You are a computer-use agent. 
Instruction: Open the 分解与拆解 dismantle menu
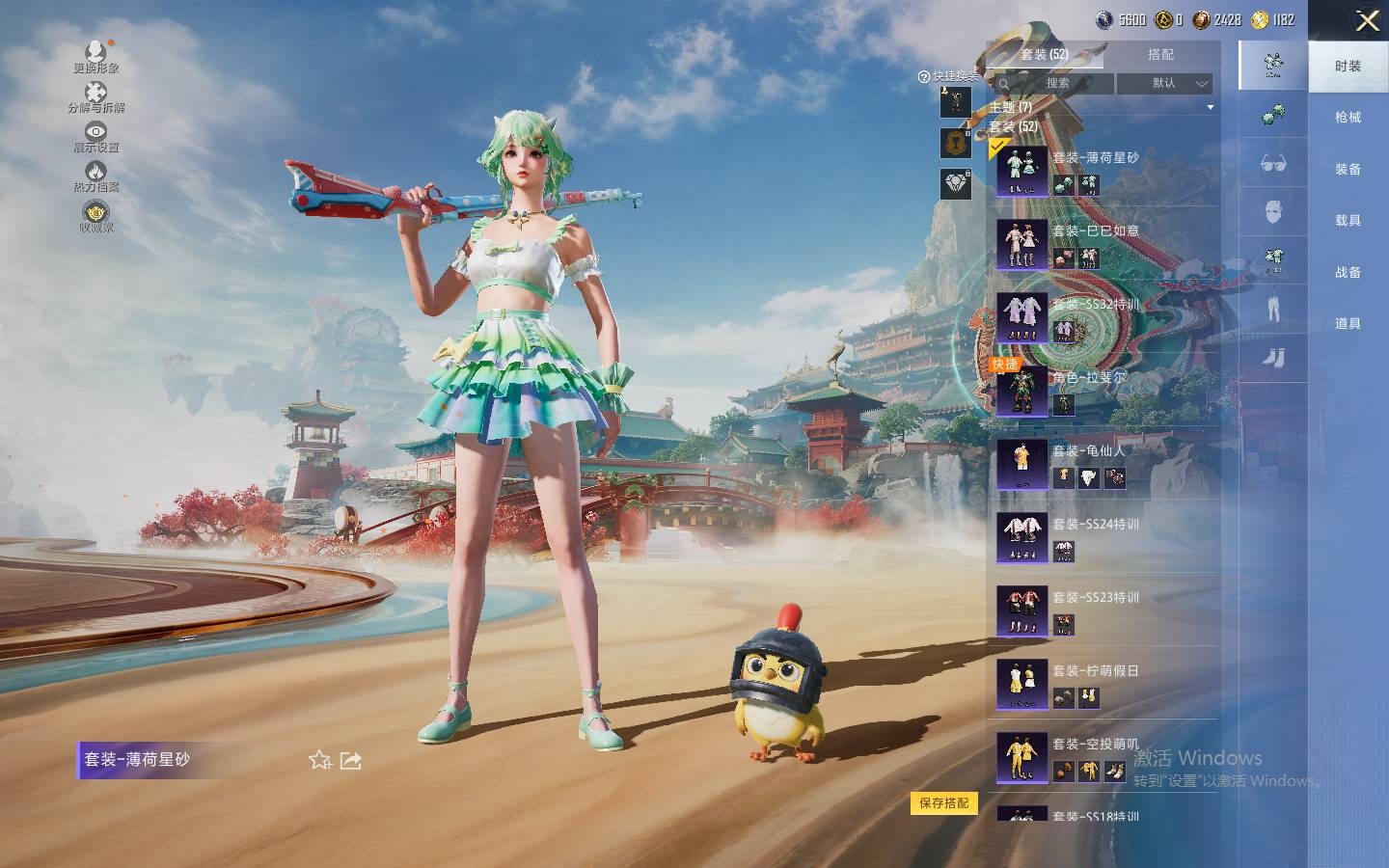(95, 95)
